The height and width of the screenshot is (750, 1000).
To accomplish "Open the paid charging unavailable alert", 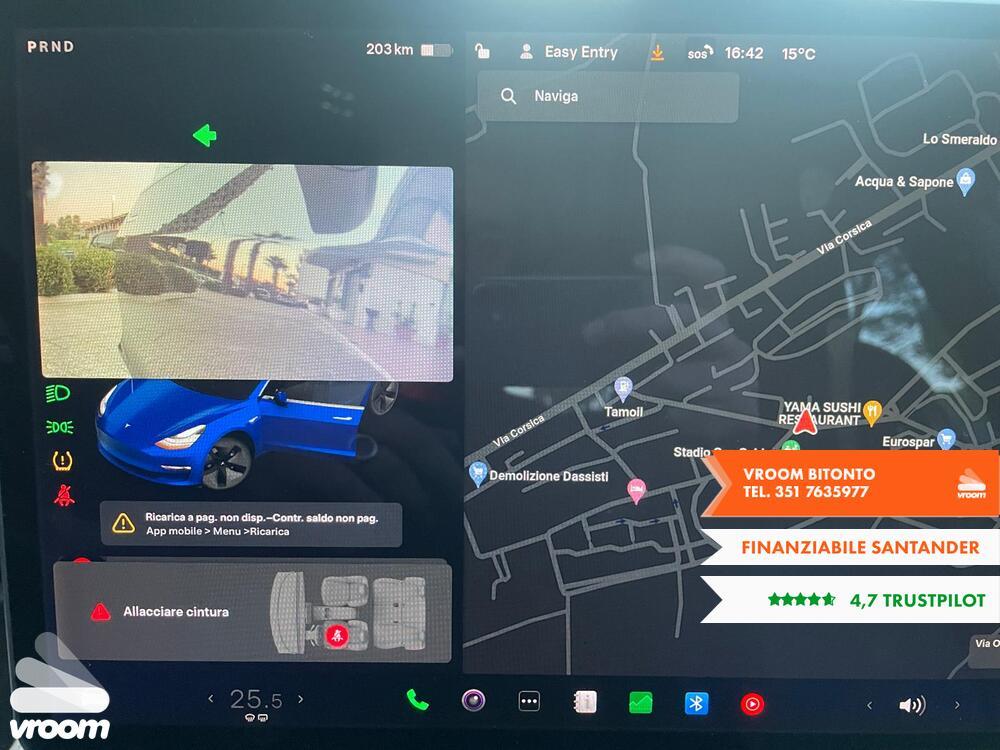I will (x=251, y=524).
